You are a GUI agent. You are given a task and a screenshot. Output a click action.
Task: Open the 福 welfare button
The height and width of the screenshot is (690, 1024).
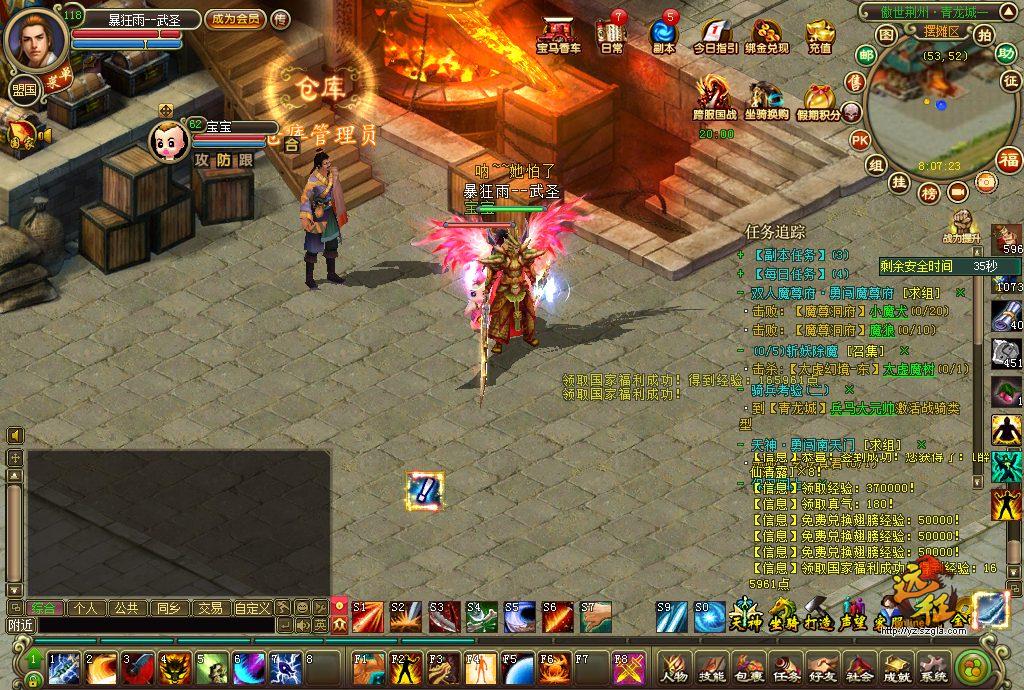(1009, 159)
